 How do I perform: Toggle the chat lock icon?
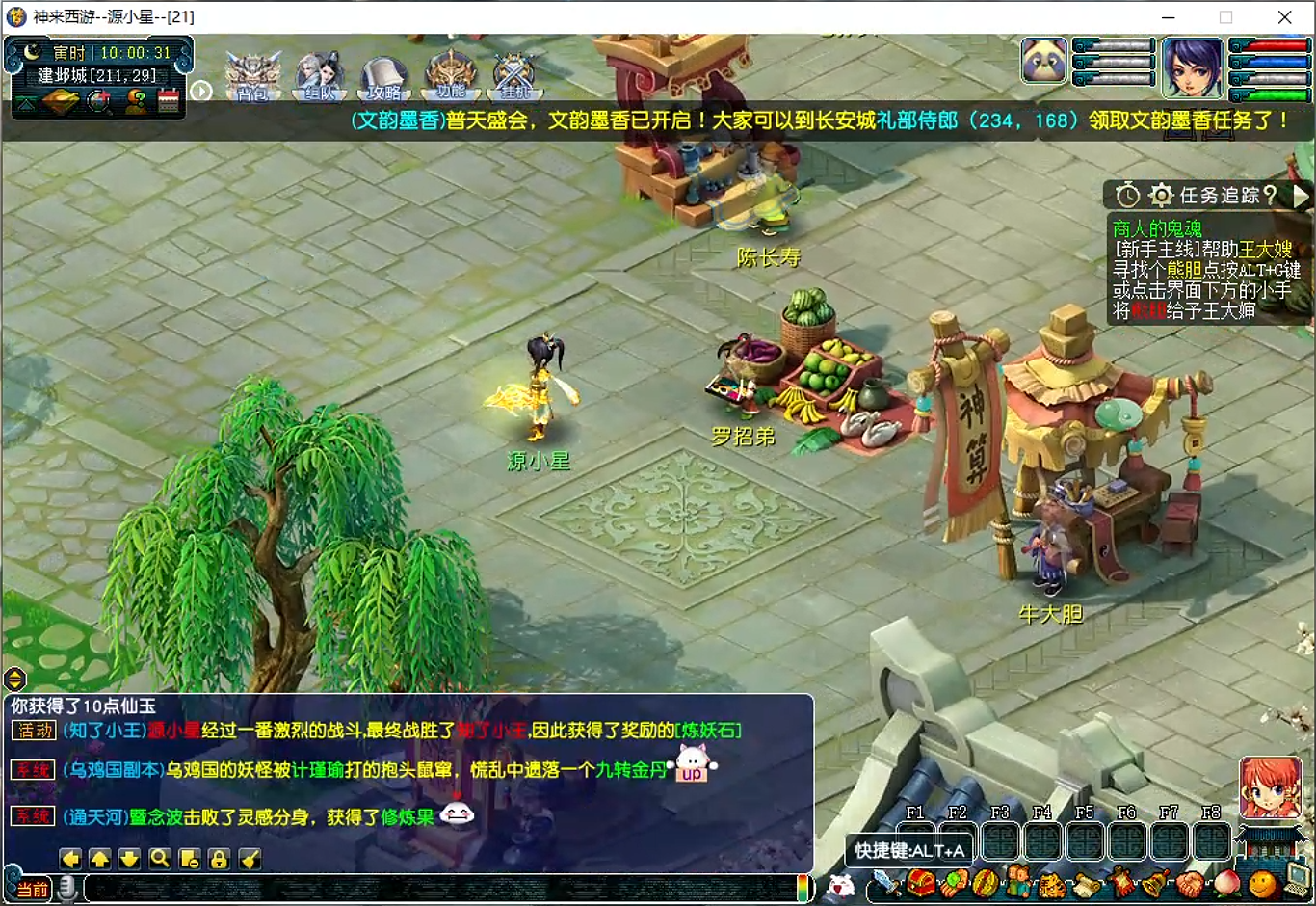(x=219, y=859)
